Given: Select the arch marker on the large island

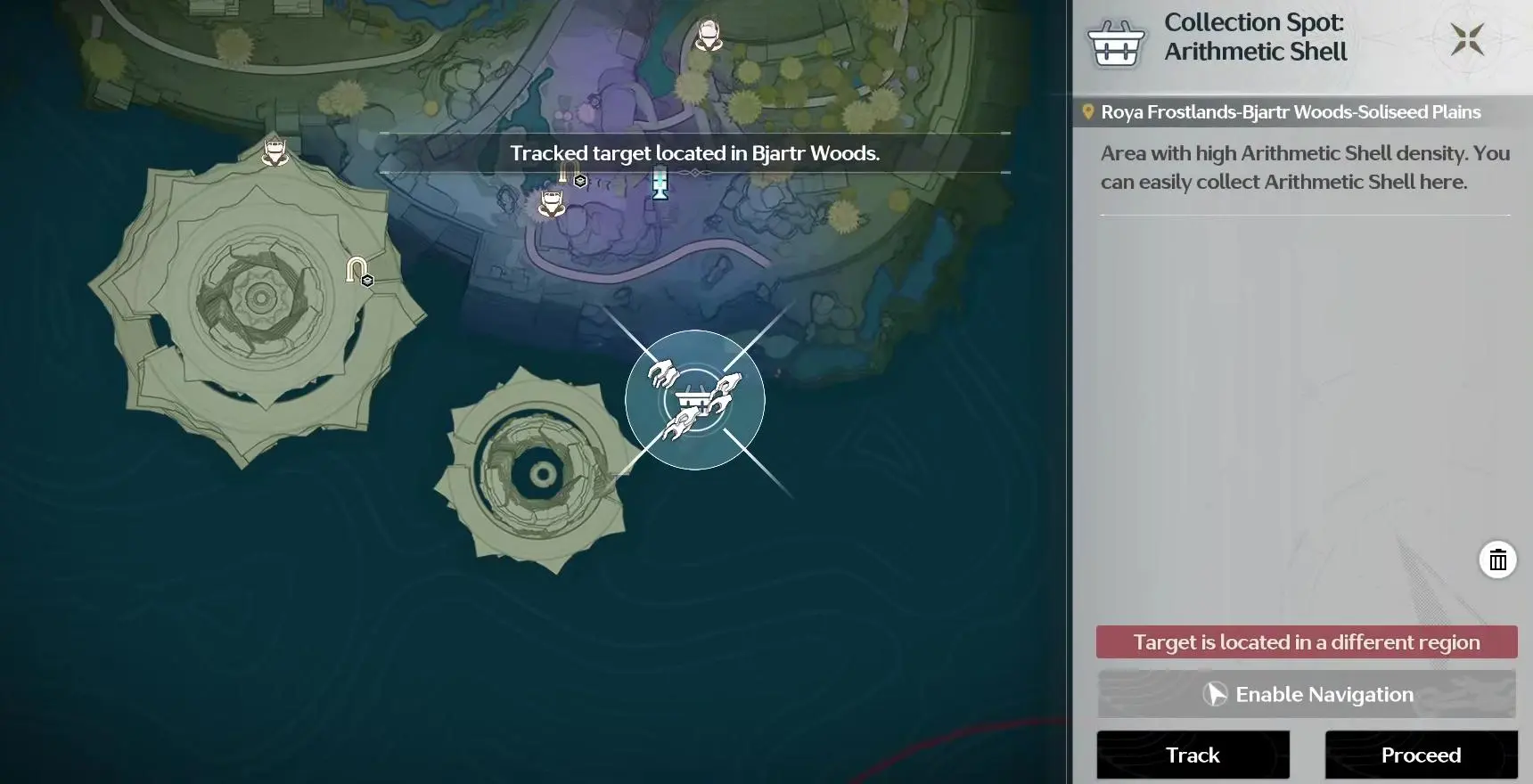Looking at the screenshot, I should tap(358, 270).
